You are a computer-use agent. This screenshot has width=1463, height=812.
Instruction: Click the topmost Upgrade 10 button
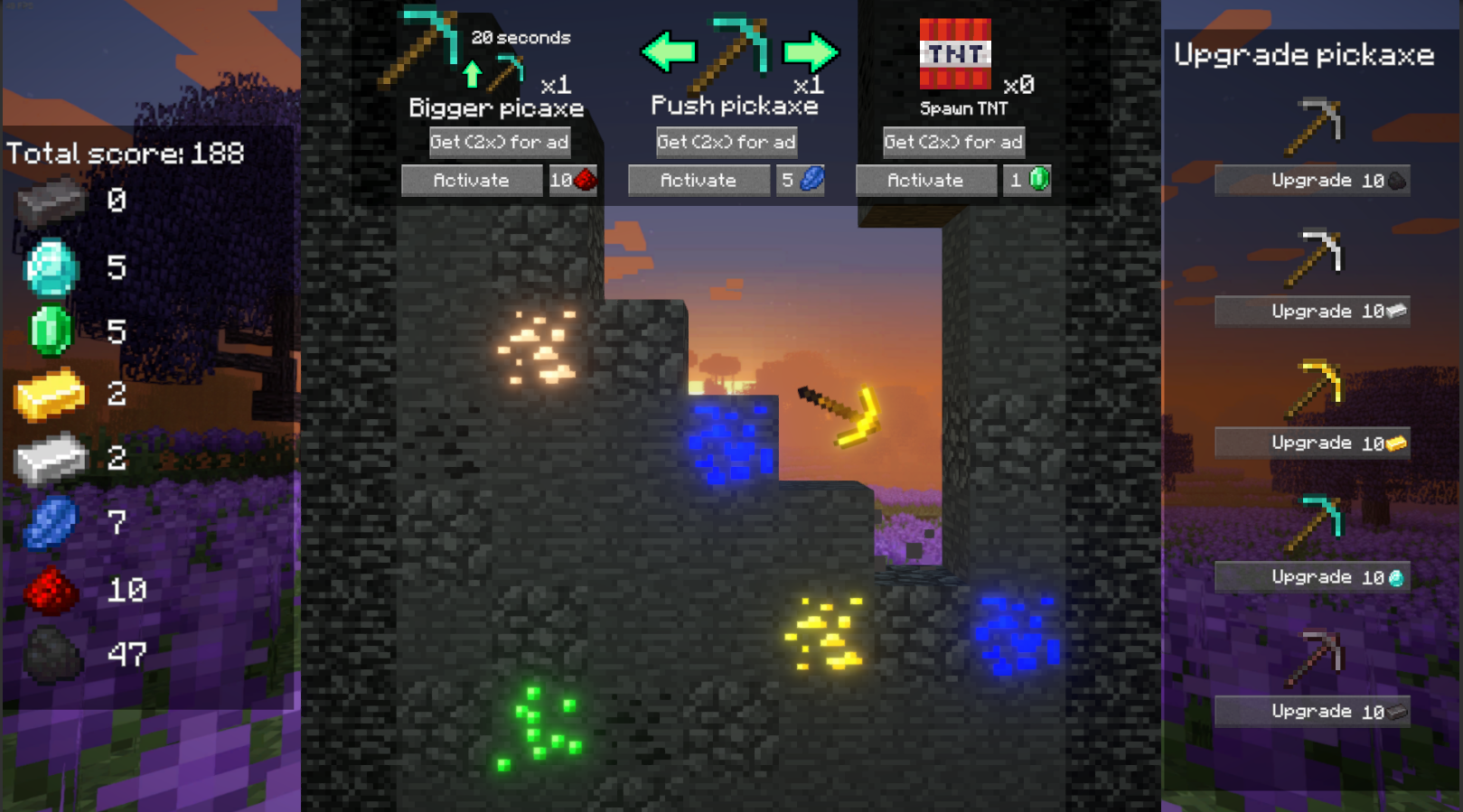(1312, 181)
